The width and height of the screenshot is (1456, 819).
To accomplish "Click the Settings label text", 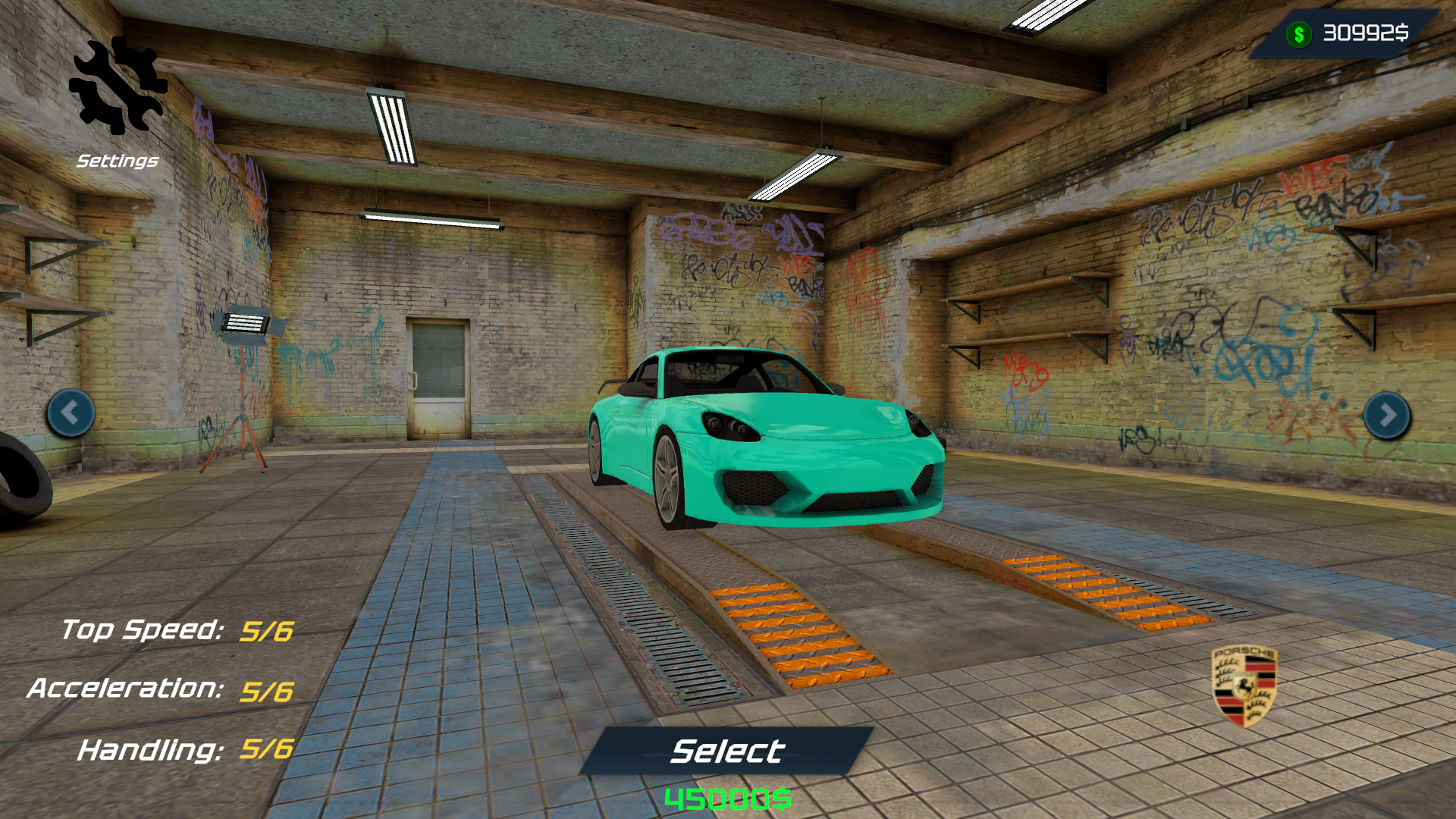I will pyautogui.click(x=118, y=160).
